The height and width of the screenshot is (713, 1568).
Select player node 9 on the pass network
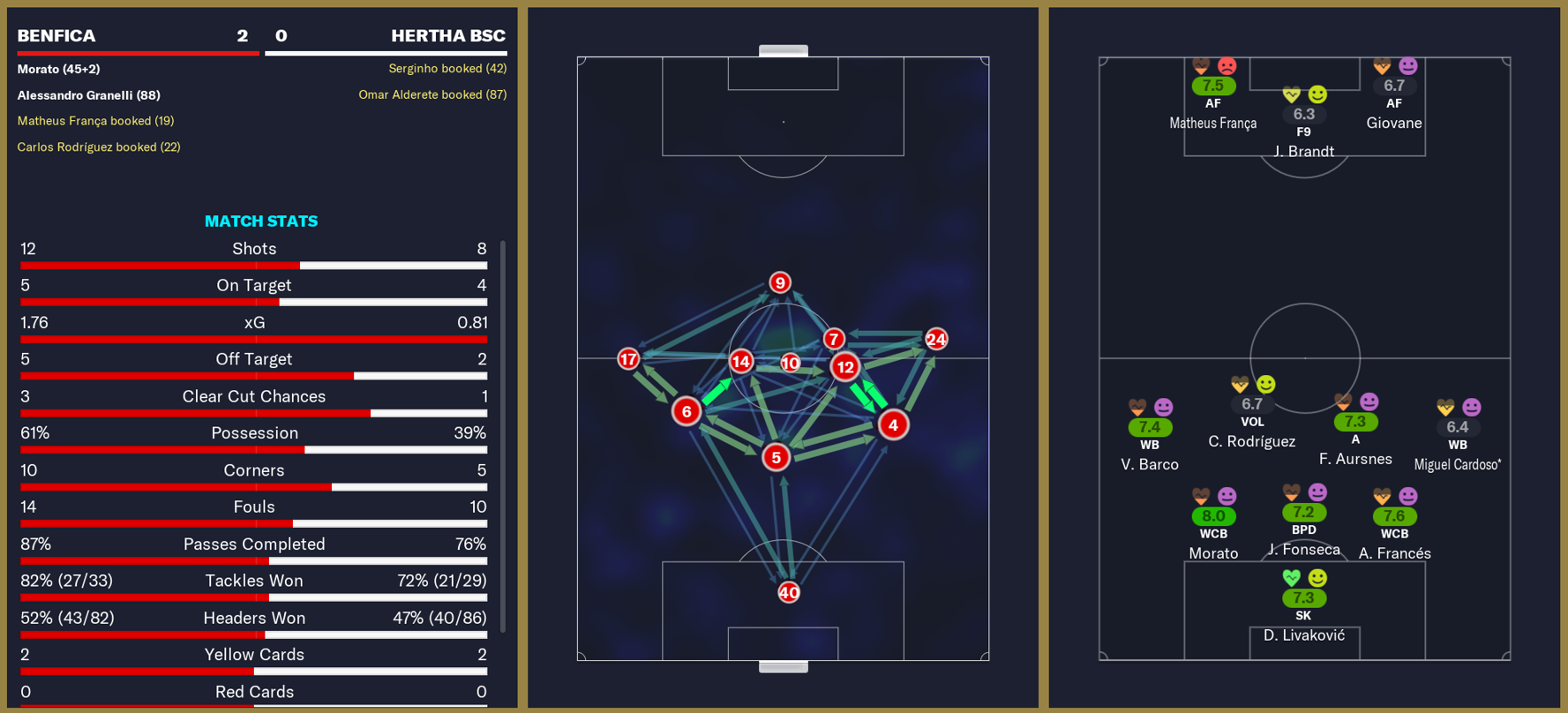(x=778, y=281)
